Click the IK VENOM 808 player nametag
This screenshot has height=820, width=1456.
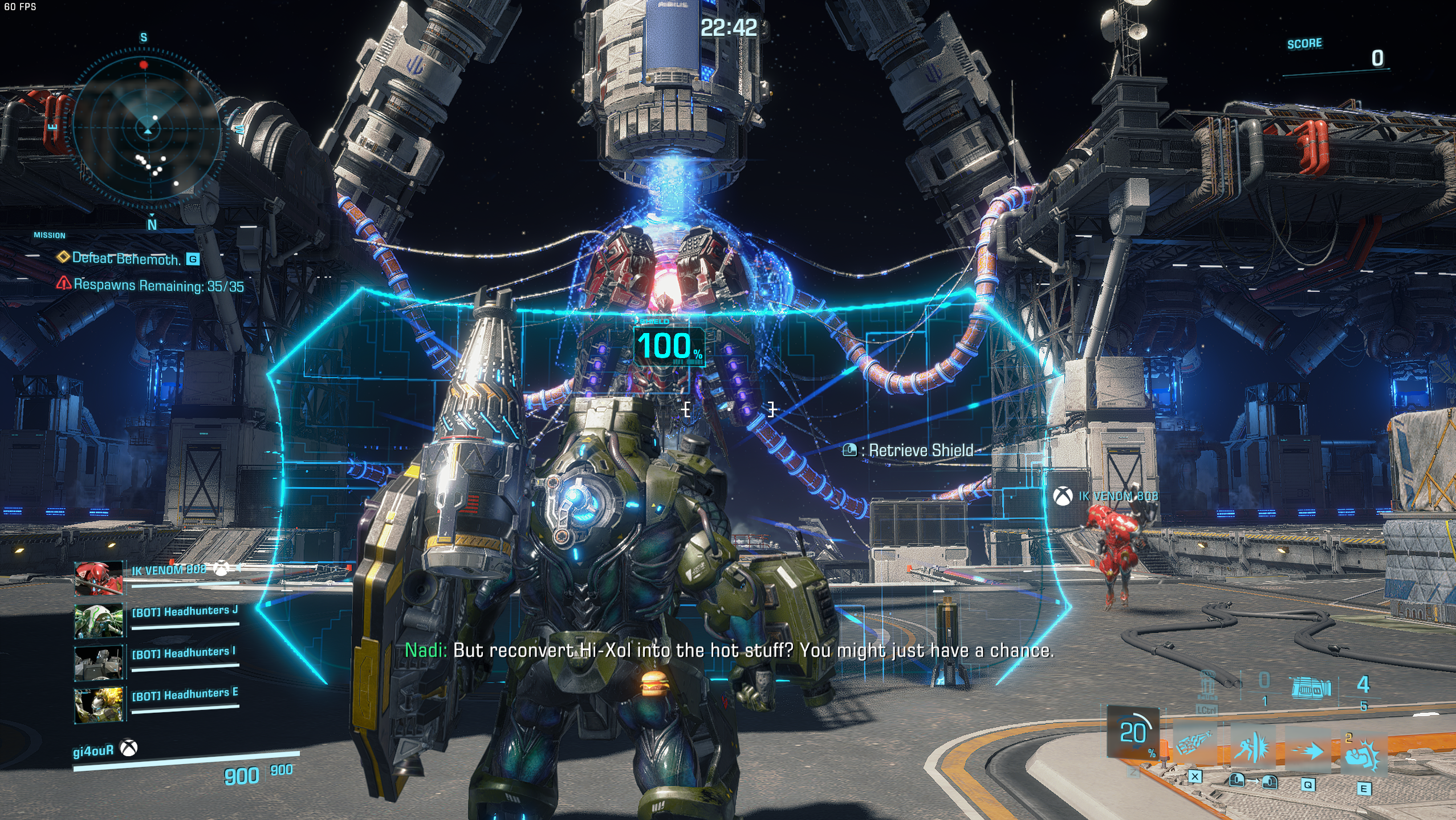coord(1117,496)
